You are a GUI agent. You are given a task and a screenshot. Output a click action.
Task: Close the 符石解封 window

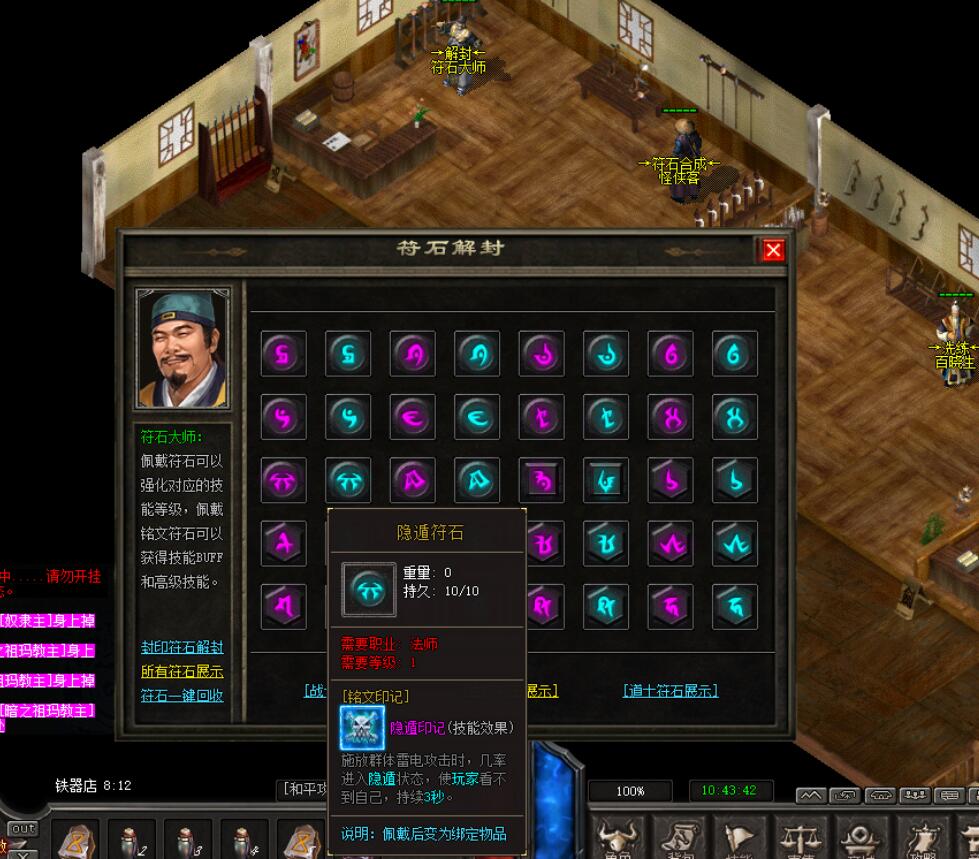coord(773,250)
